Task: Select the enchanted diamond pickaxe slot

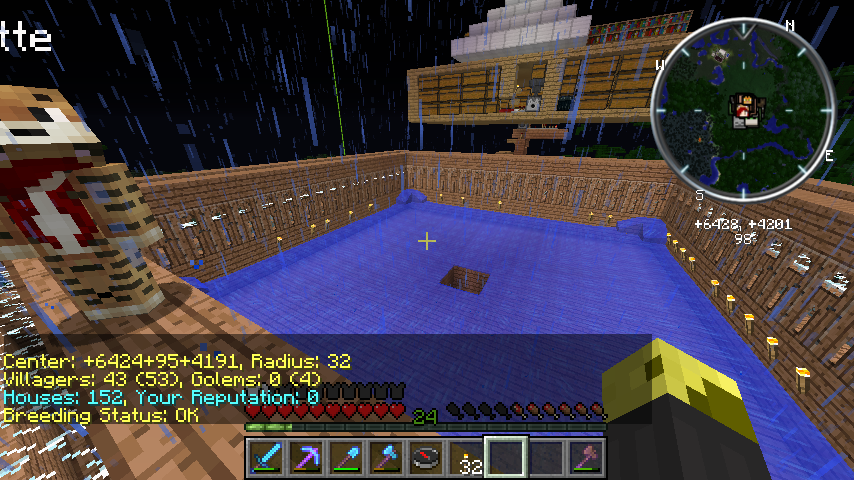Action: tap(305, 457)
